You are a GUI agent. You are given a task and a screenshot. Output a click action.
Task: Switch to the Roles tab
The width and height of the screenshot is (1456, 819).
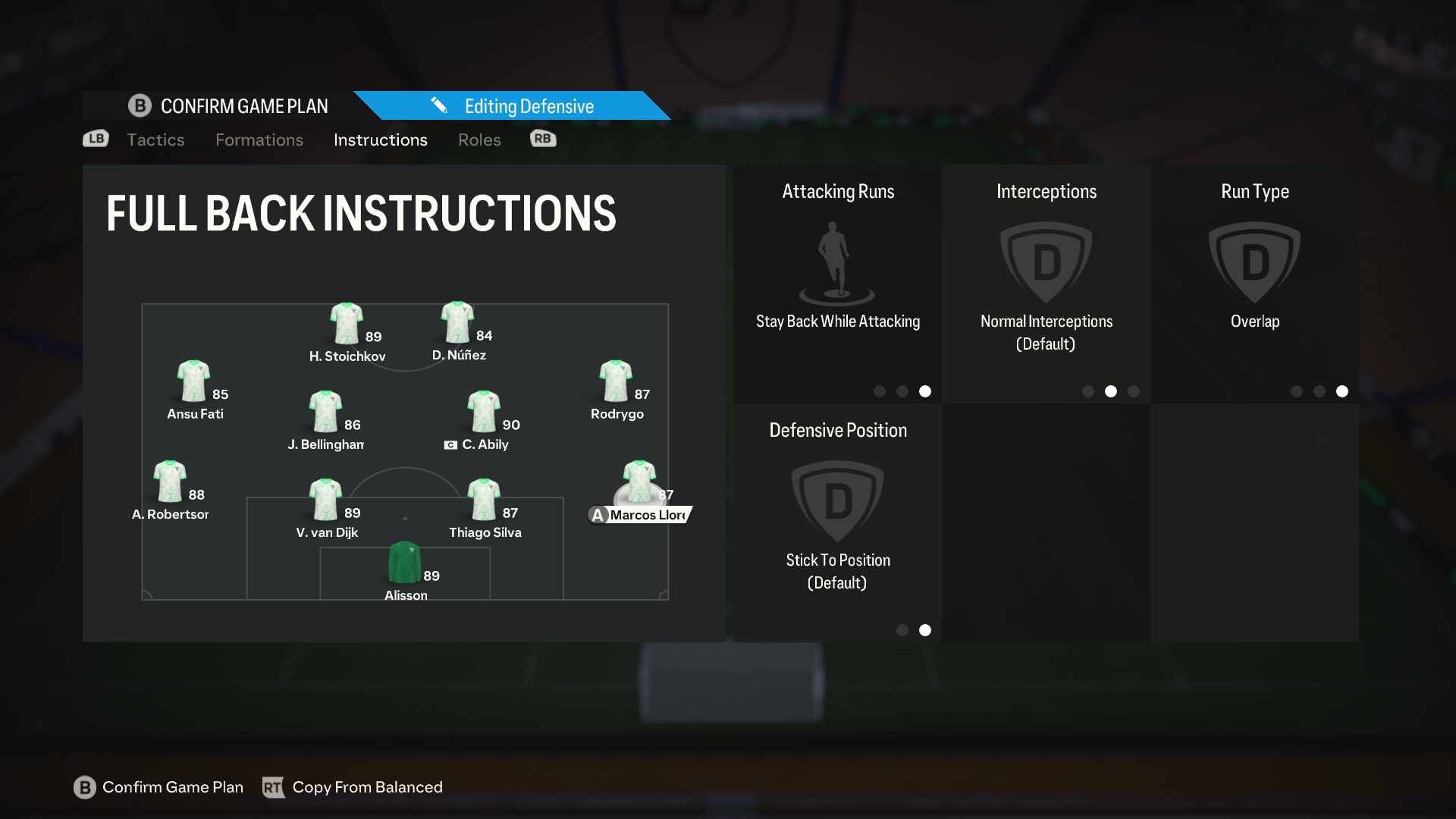479,140
